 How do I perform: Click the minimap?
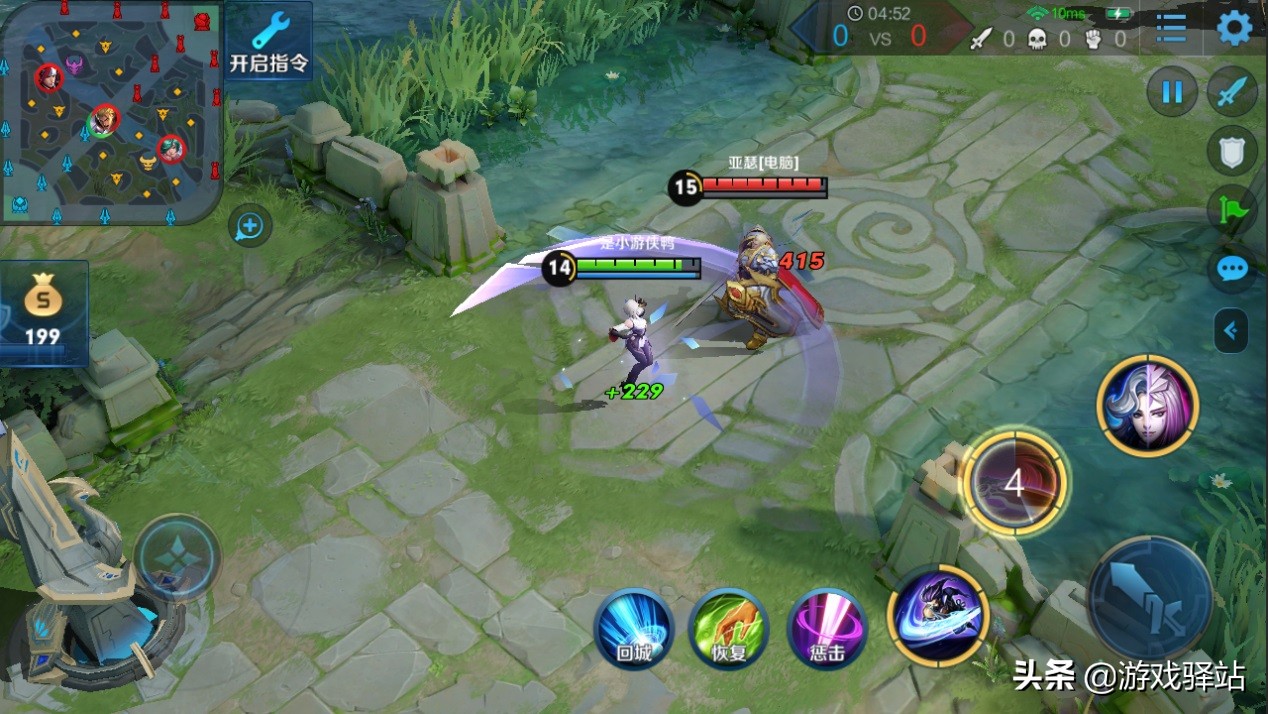tap(110, 112)
